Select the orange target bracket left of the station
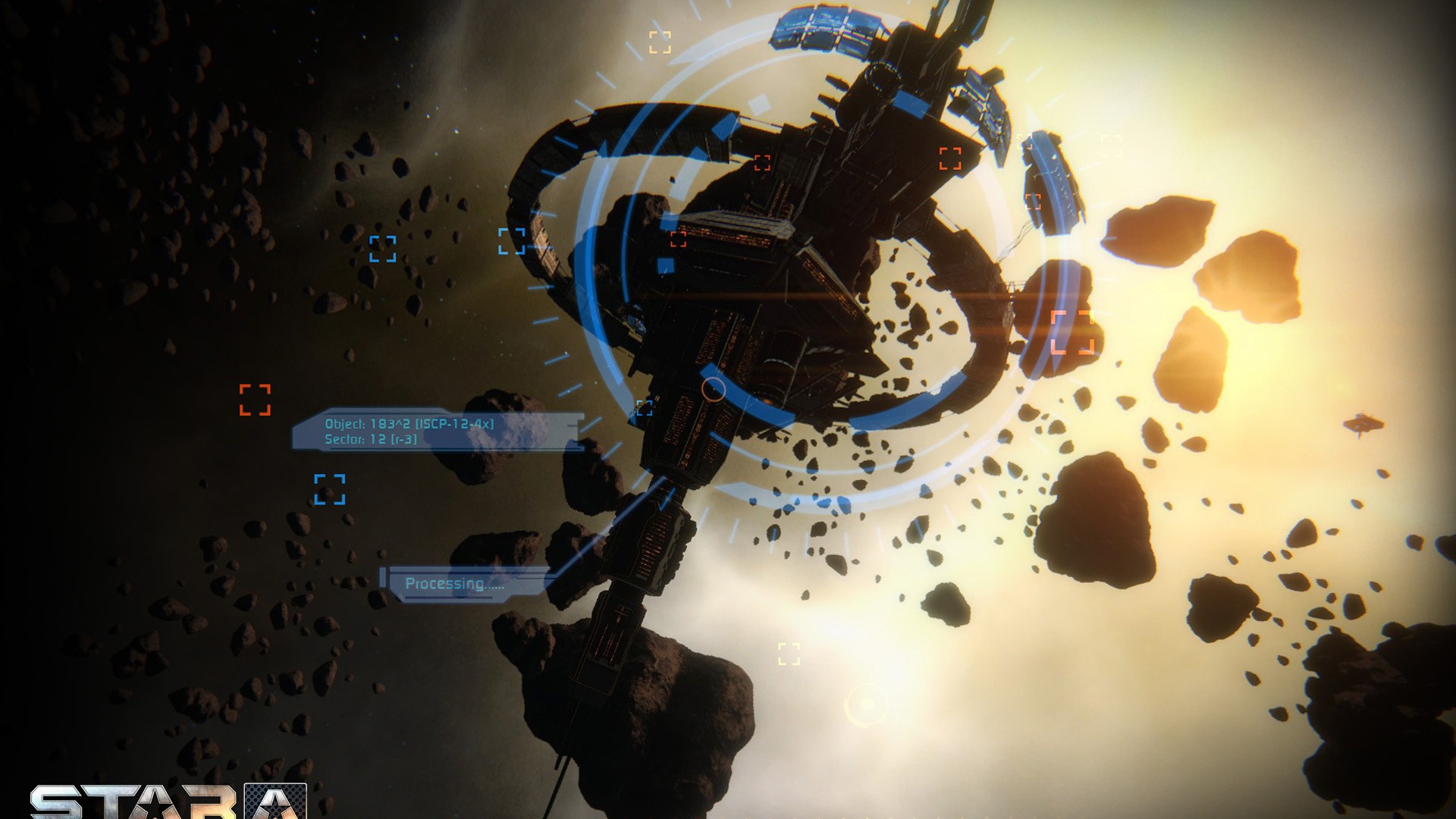 pyautogui.click(x=255, y=400)
